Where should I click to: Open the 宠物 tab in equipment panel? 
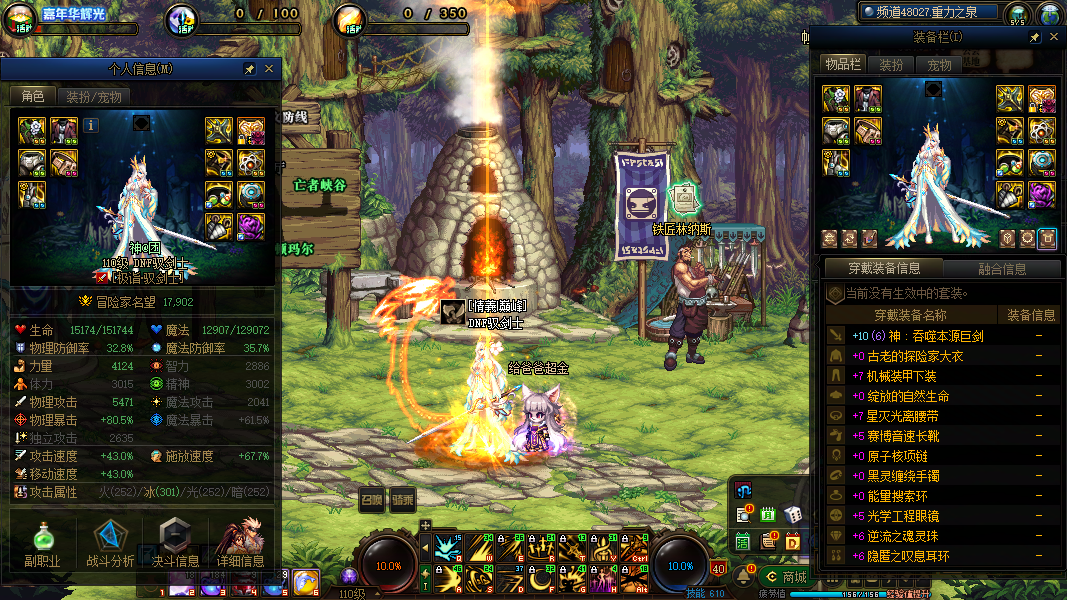(x=940, y=64)
